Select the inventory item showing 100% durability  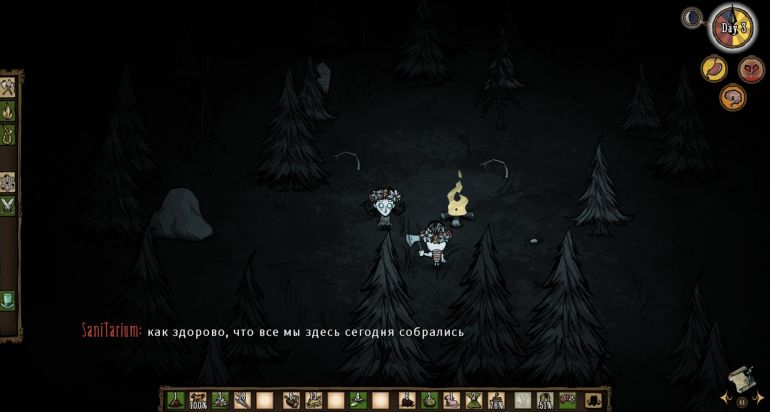point(198,400)
